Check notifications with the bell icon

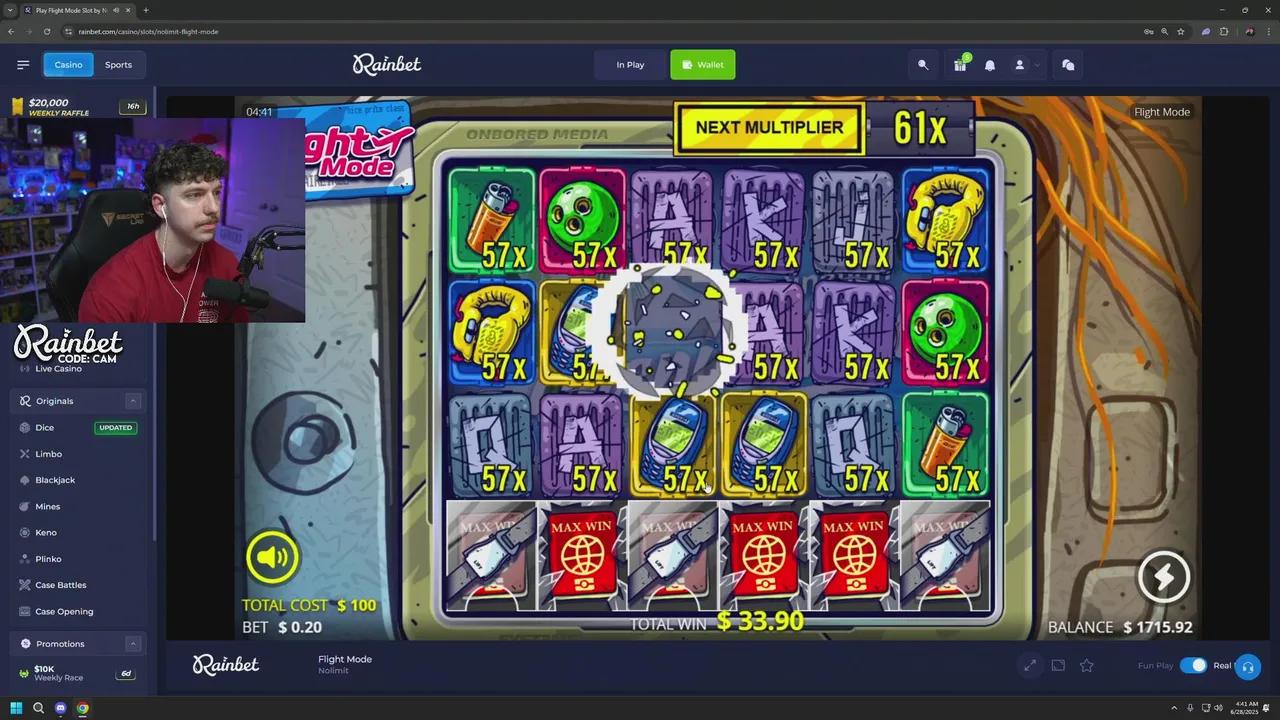[989, 64]
